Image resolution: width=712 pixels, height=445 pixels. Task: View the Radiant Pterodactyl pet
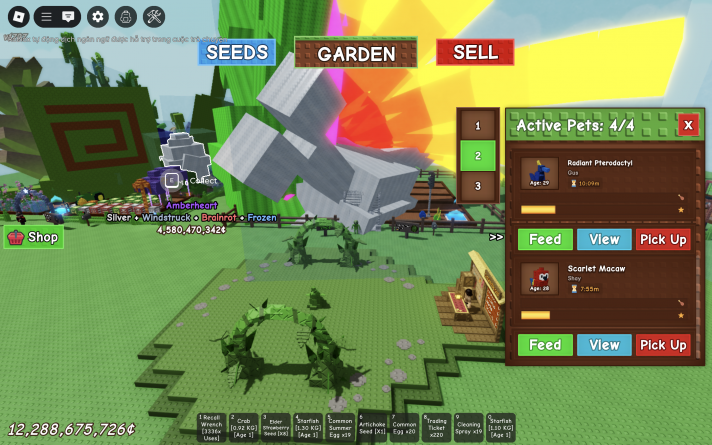point(604,240)
